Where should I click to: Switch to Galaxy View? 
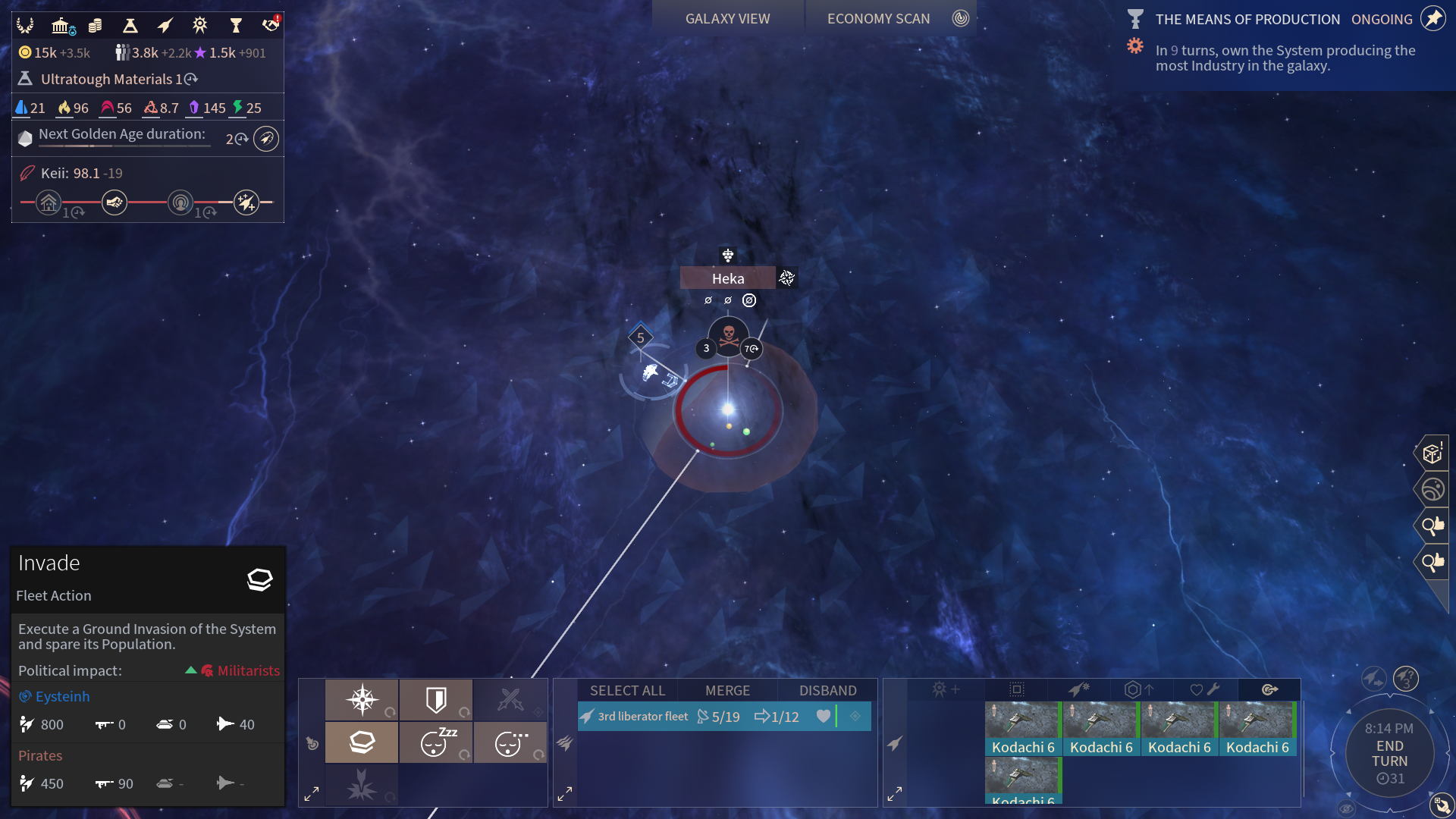click(727, 19)
